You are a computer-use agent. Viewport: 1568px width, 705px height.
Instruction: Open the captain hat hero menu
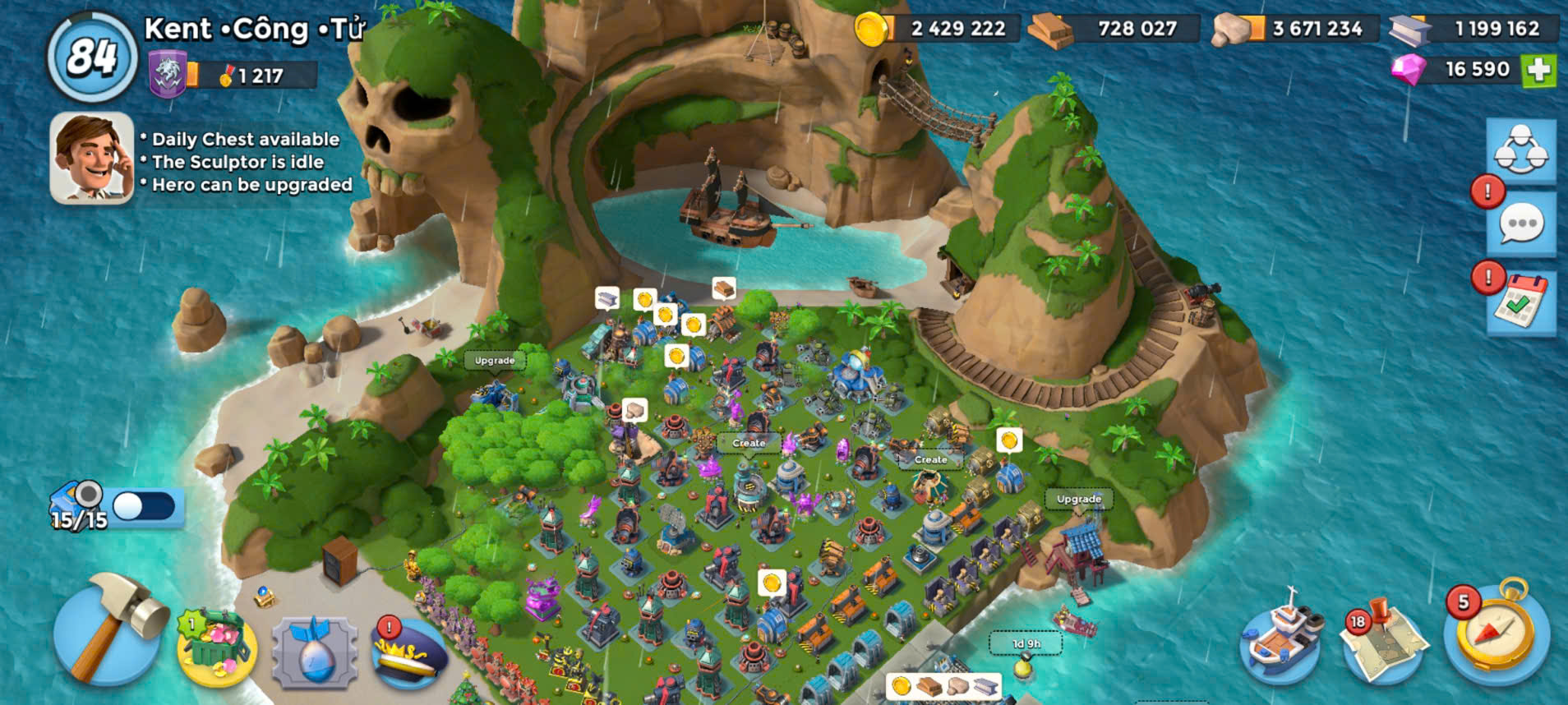pos(410,652)
